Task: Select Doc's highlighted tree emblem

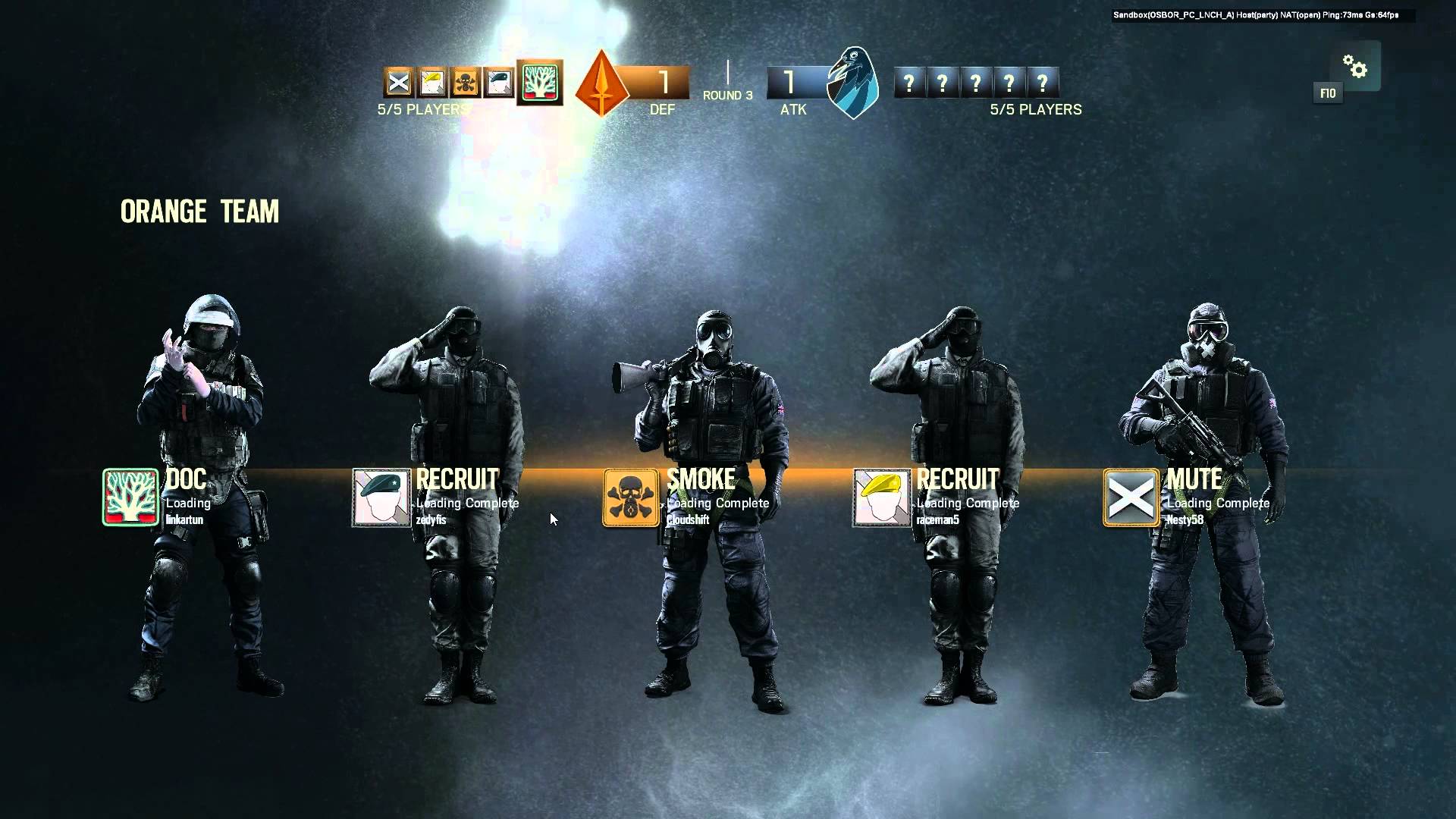Action: point(538,83)
